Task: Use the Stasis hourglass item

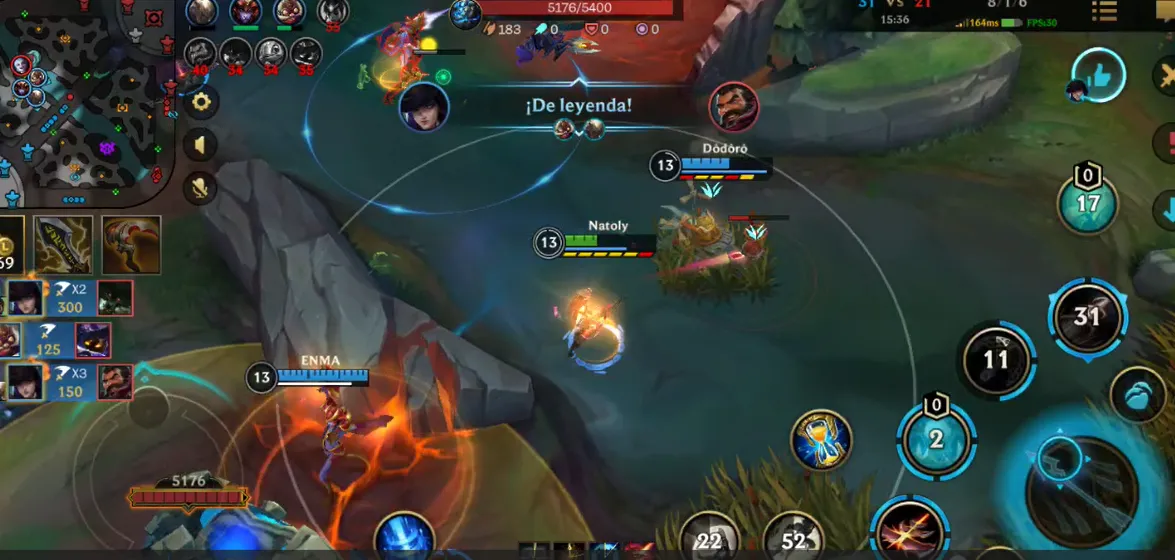Action: tap(821, 440)
